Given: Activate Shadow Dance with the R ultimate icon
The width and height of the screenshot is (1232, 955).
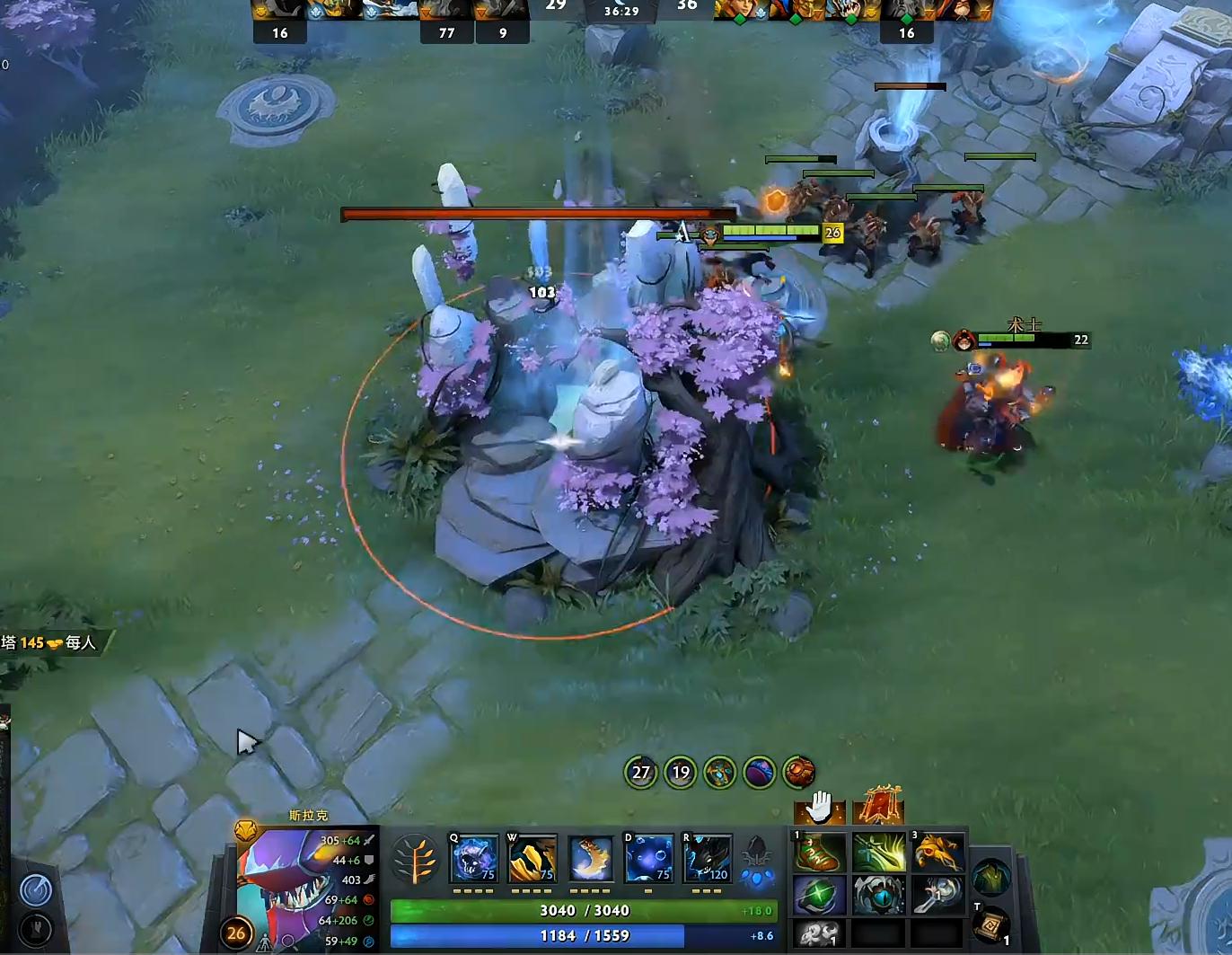Looking at the screenshot, I should tap(708, 859).
